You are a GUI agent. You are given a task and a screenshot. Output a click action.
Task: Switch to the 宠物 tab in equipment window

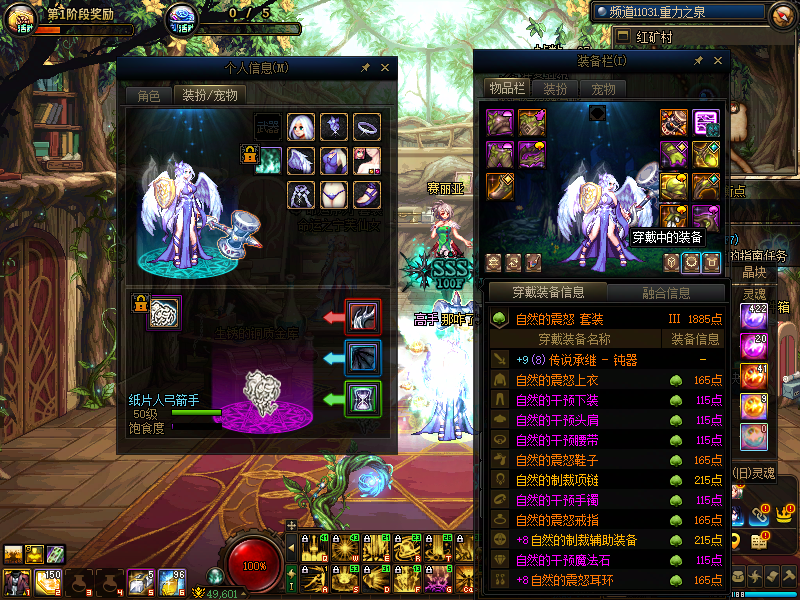click(x=604, y=89)
